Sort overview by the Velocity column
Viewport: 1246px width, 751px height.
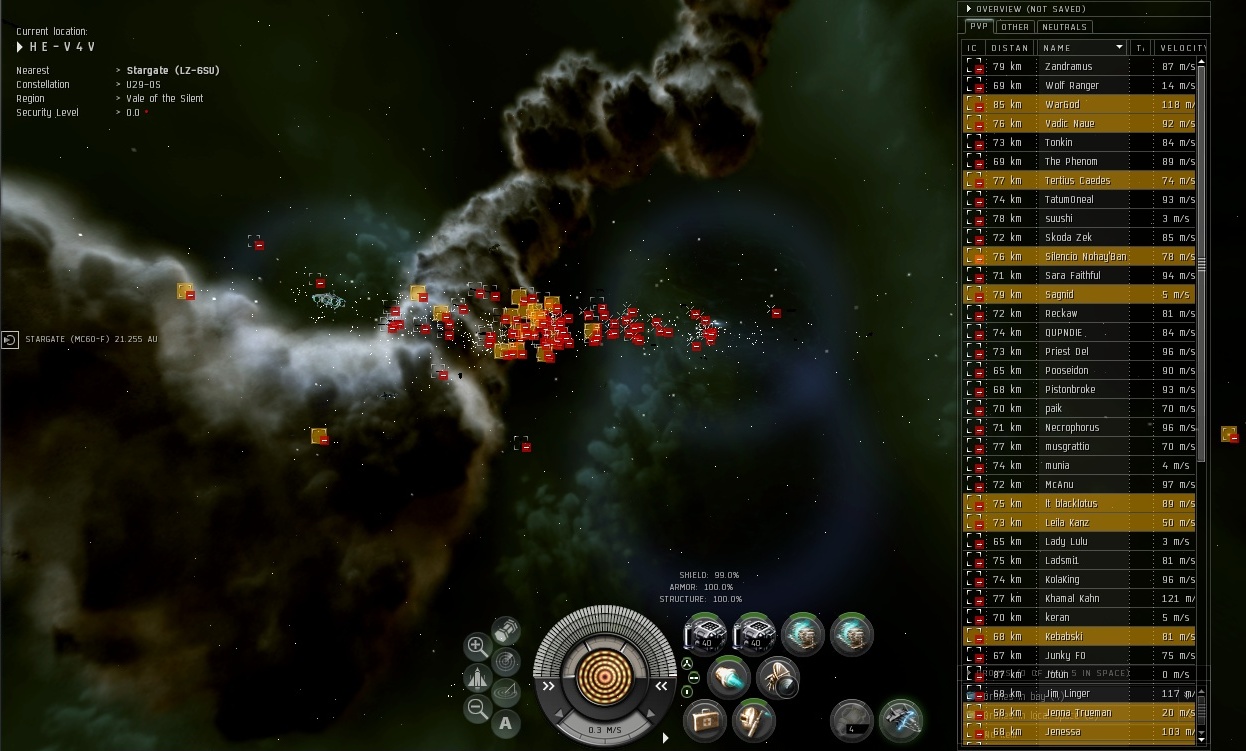(x=1179, y=47)
